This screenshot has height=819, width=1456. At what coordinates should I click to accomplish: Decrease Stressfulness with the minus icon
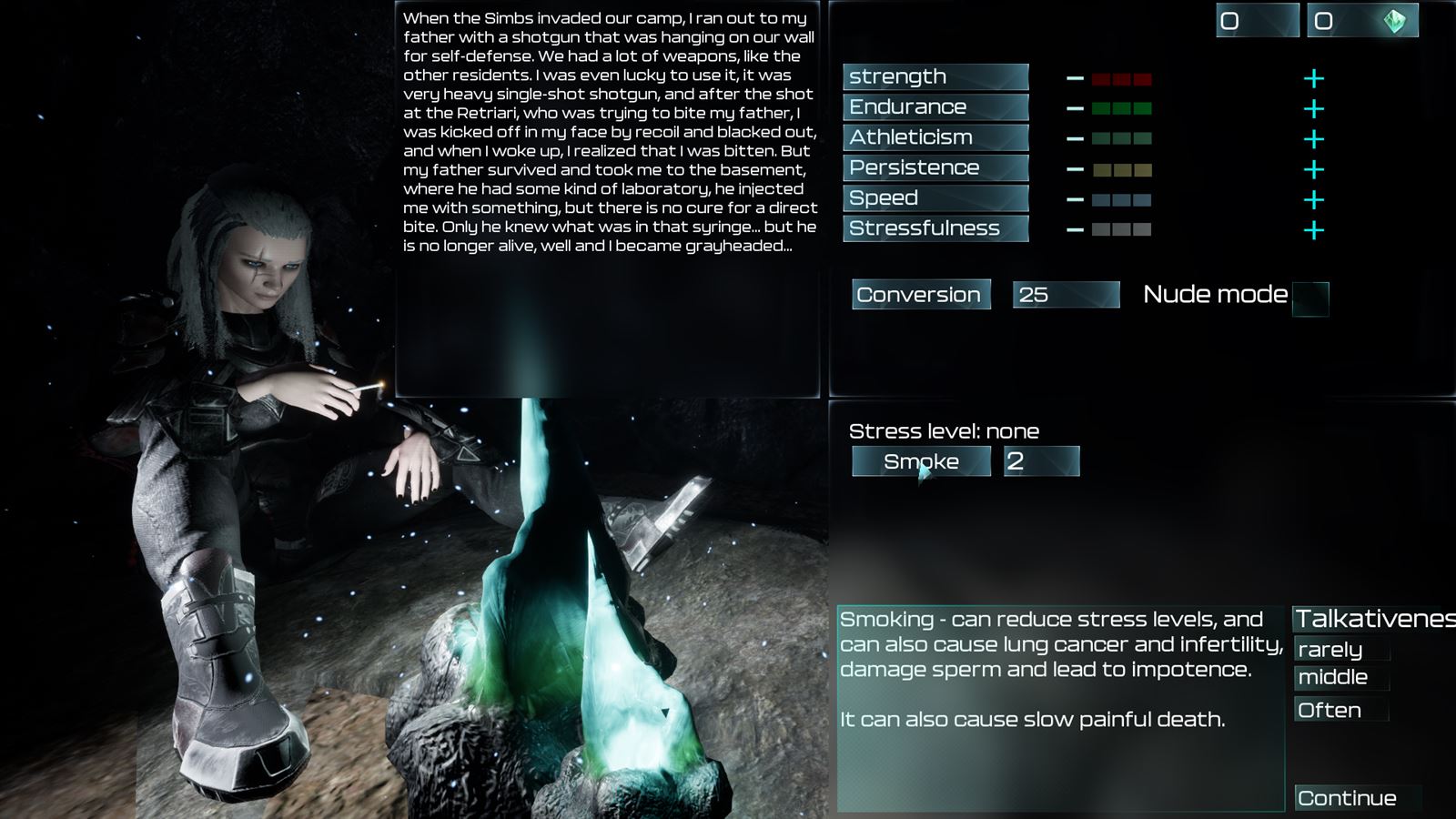pyautogui.click(x=1077, y=228)
